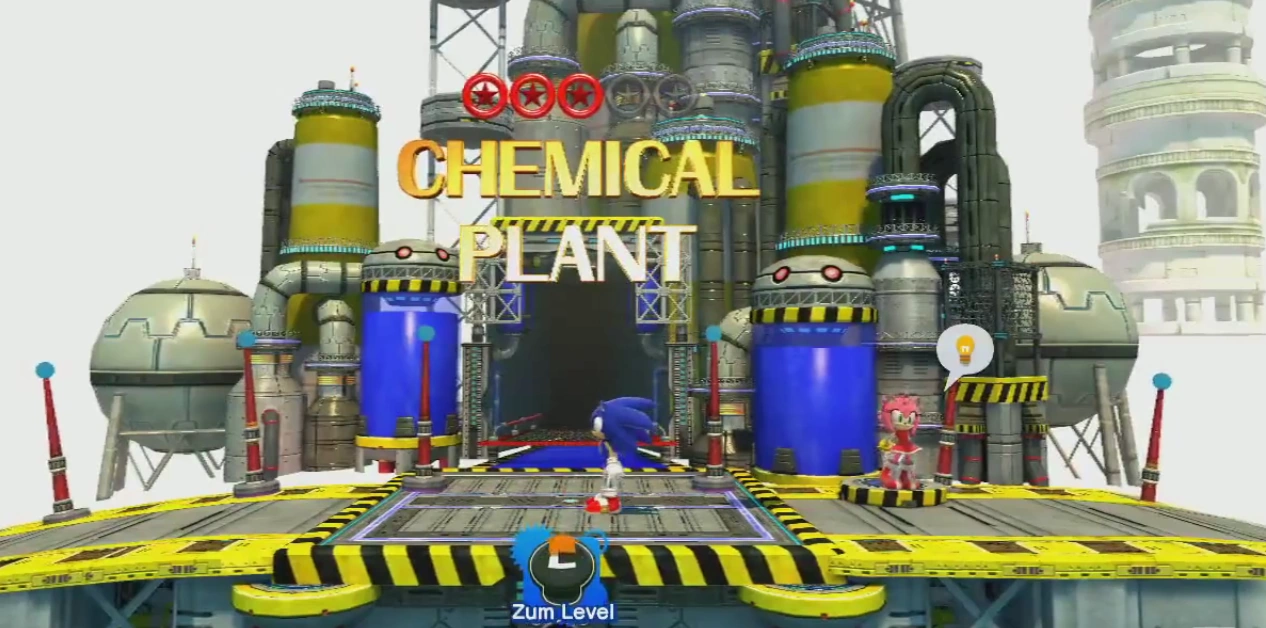Image resolution: width=1266 pixels, height=628 pixels.
Task: Select the Chemical Plant level title
Action: pos(577,209)
